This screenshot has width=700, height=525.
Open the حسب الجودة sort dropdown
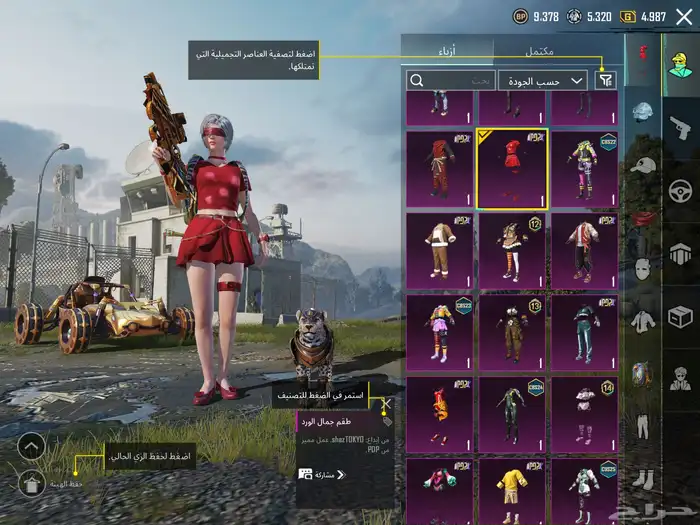[x=542, y=80]
